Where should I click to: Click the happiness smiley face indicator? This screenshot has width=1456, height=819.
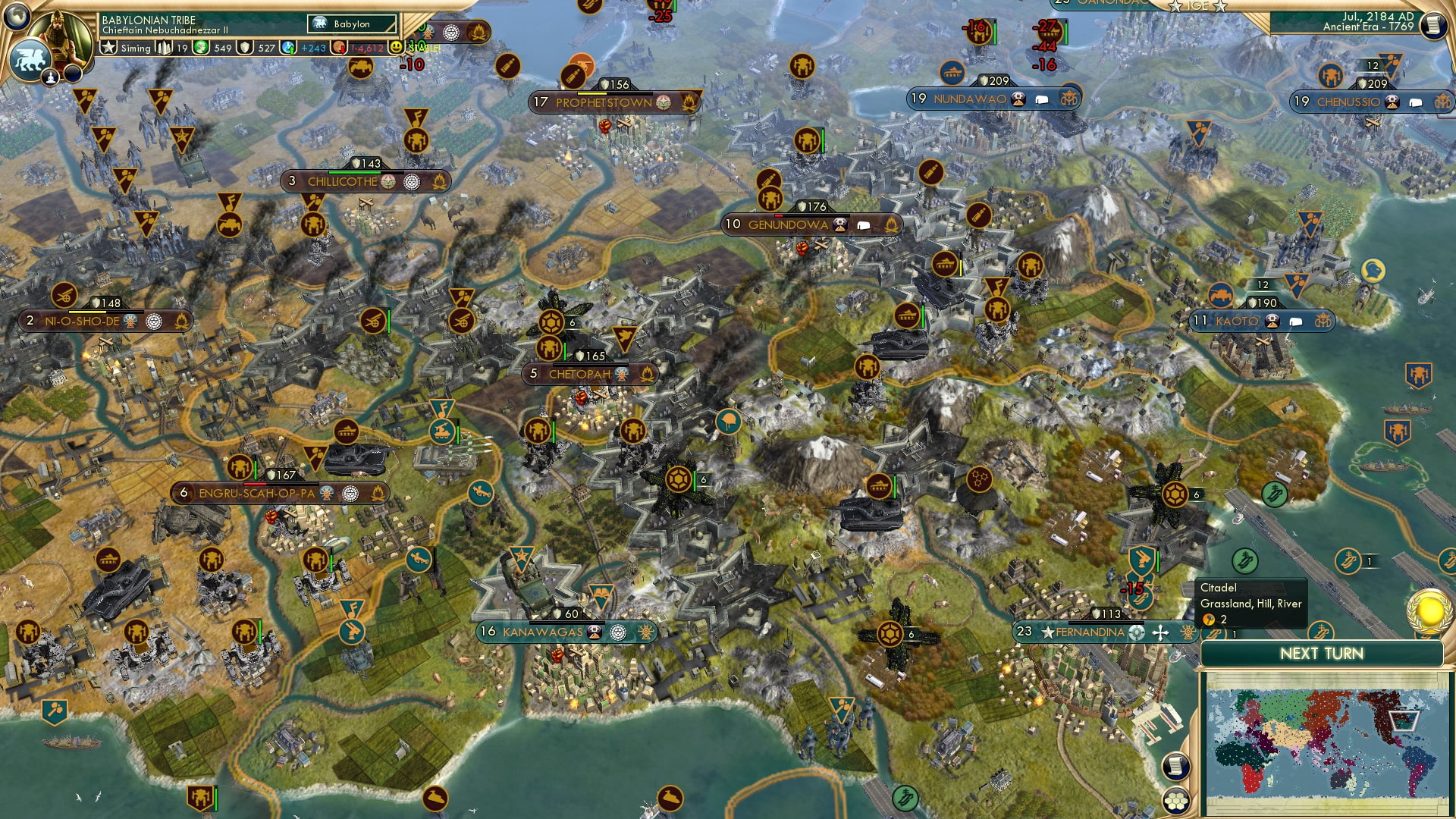pyautogui.click(x=397, y=47)
